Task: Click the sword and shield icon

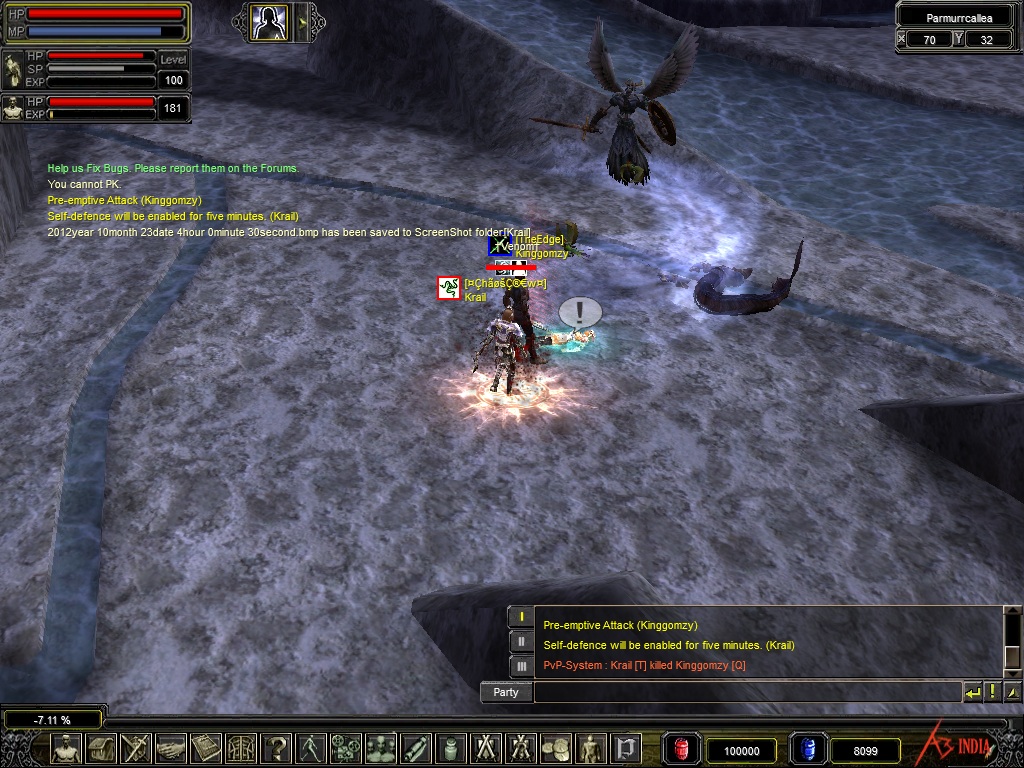Action: pyautogui.click(x=137, y=748)
